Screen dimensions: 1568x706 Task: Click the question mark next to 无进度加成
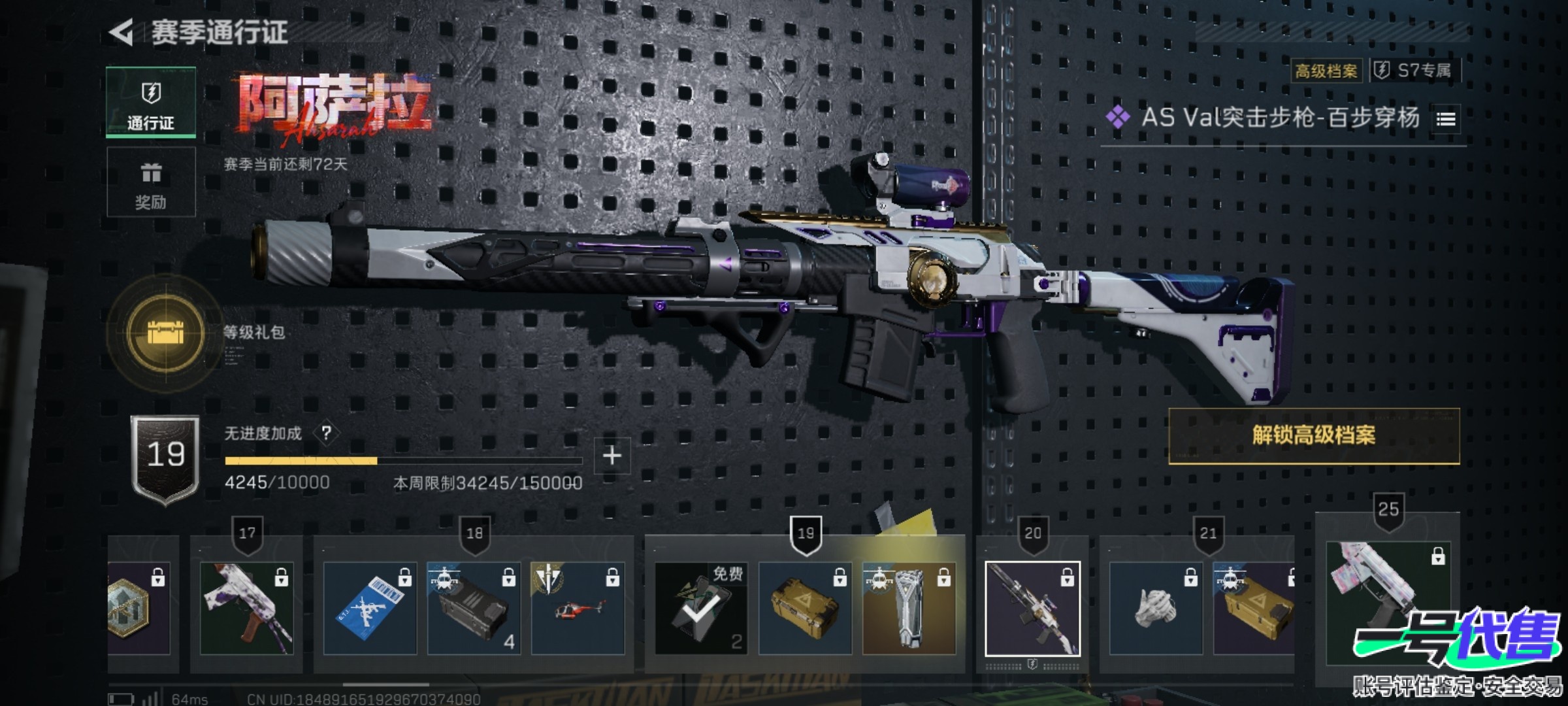coord(326,433)
